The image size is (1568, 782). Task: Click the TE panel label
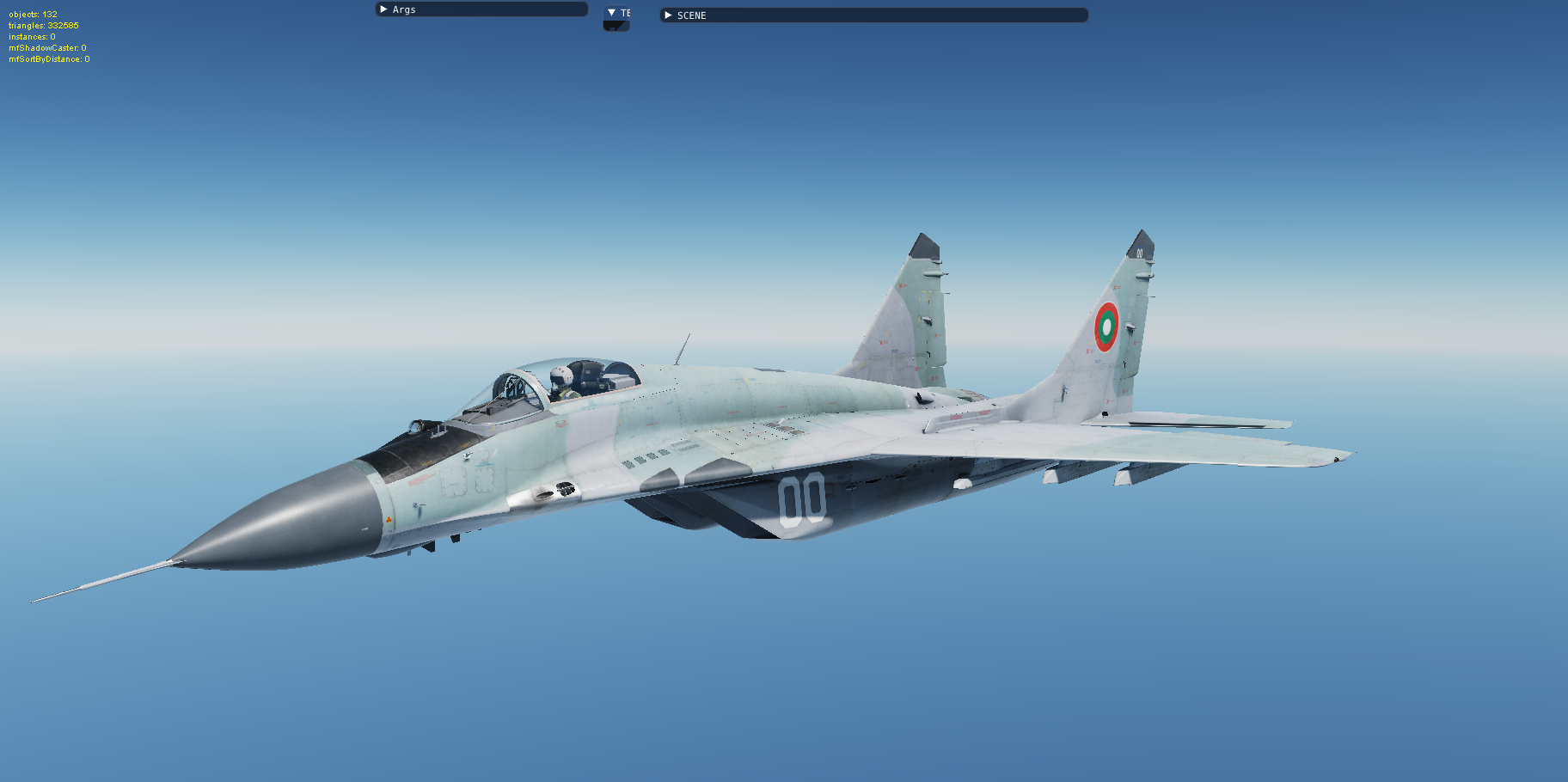(x=625, y=13)
